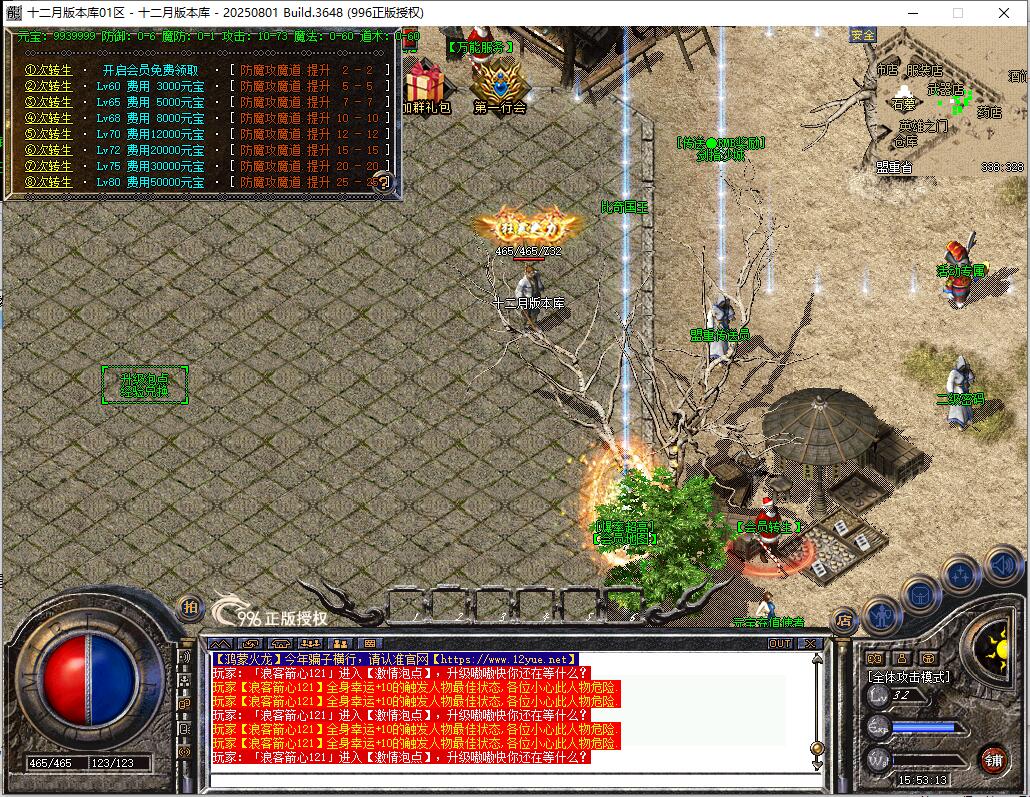Click the ④次转生 Lv68 rebirth link
The image size is (1030, 797).
tap(48, 118)
